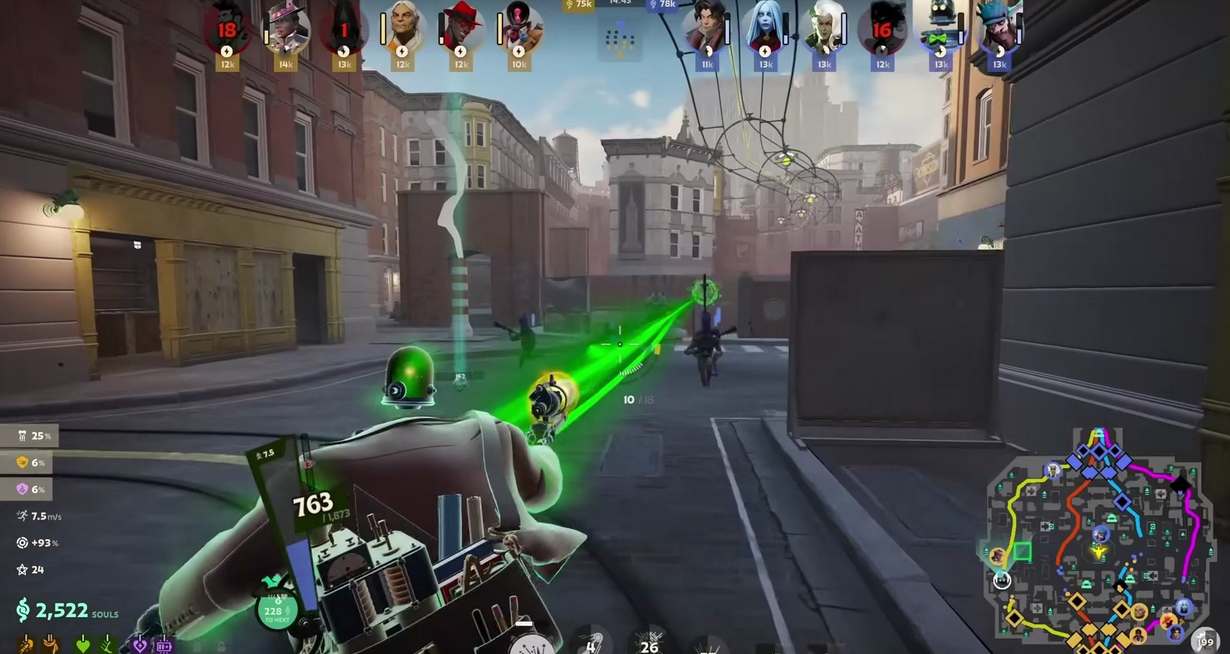Click the green heart item icon

[x=84, y=645]
